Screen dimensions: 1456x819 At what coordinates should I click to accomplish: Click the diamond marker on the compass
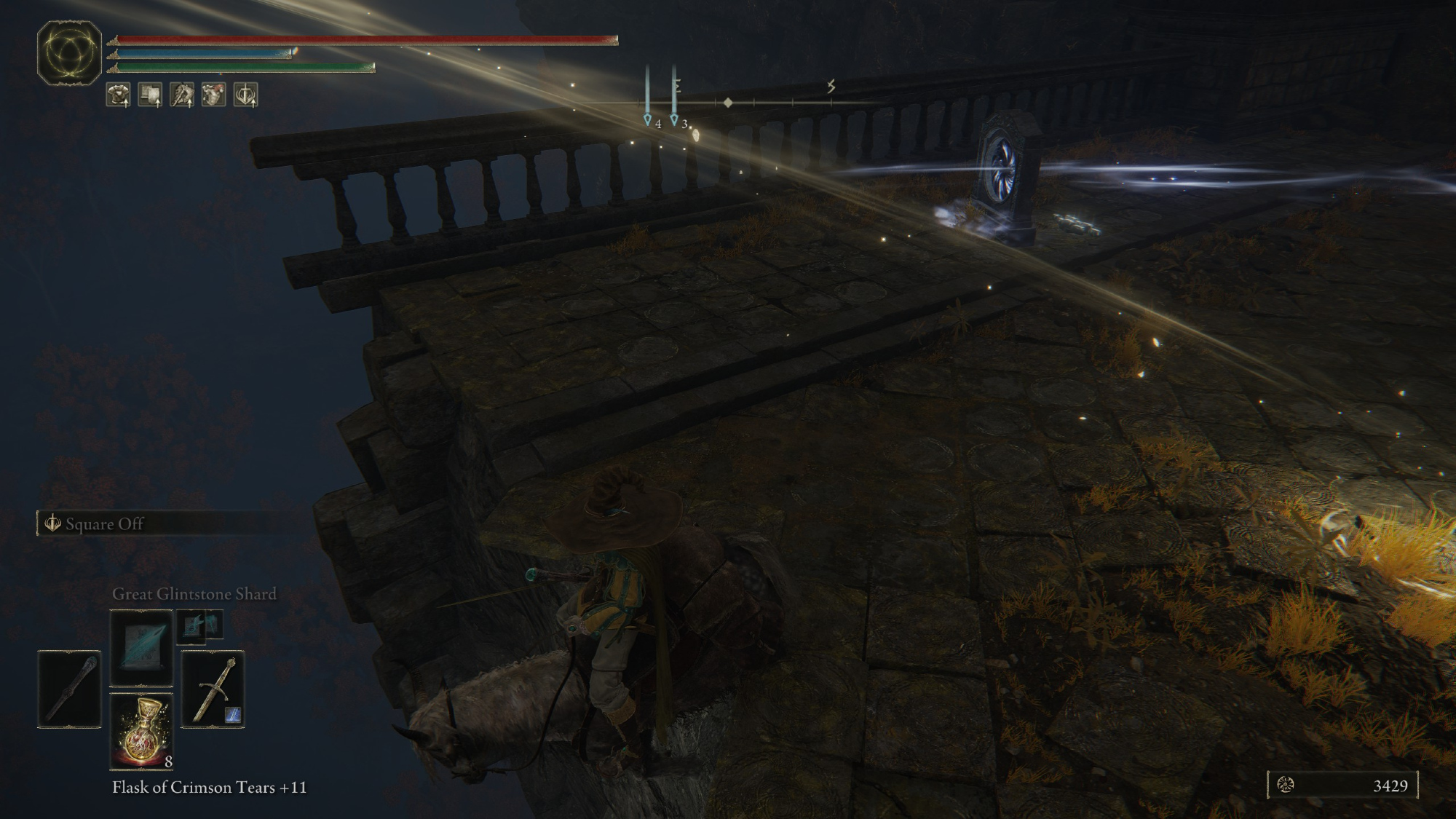[x=728, y=103]
